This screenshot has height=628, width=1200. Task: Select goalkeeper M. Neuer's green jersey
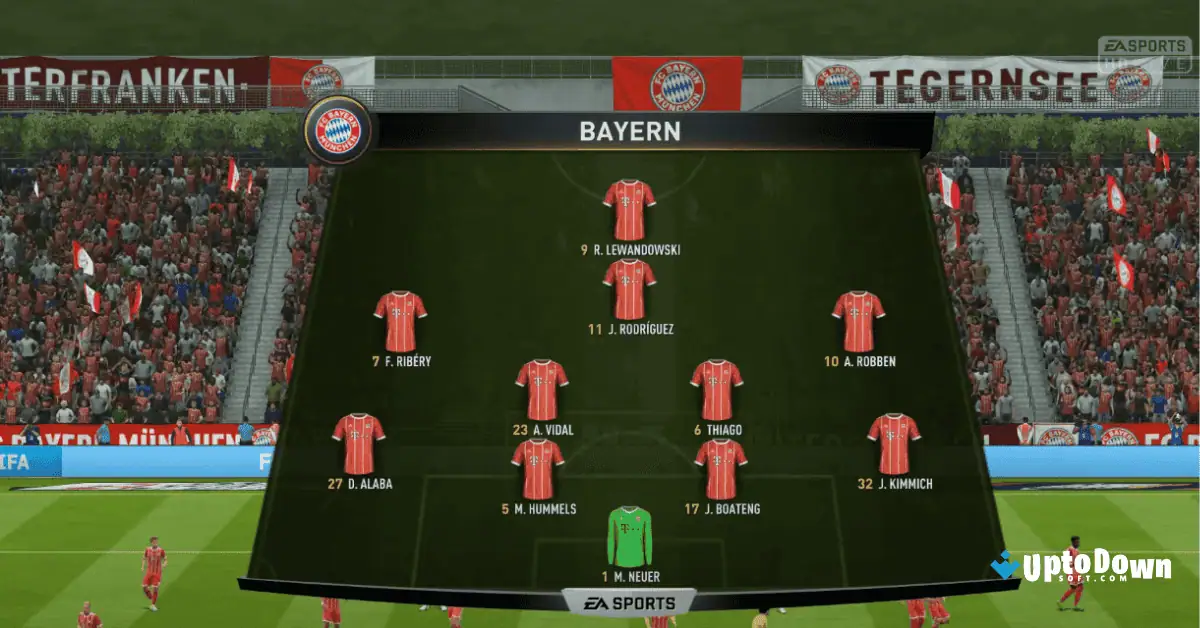(630, 536)
